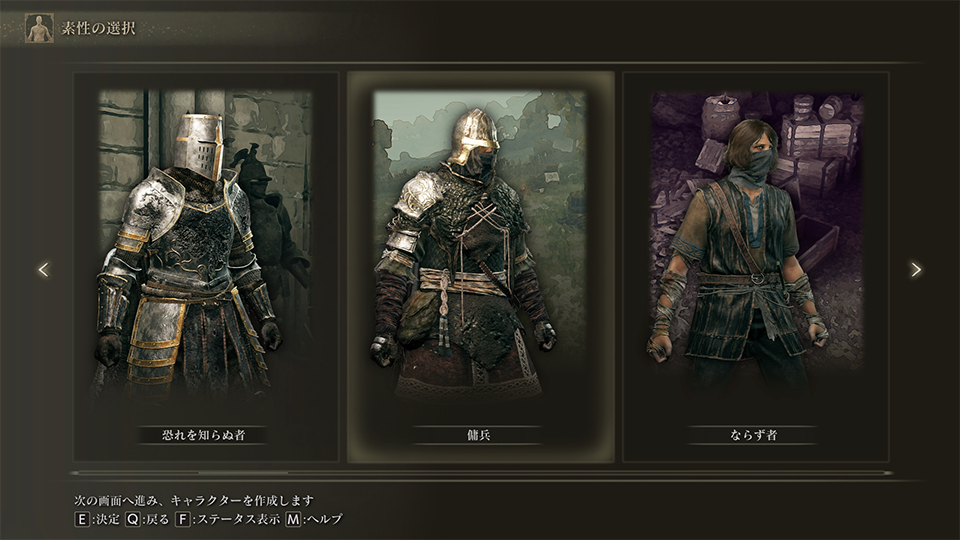The width and height of the screenshot is (960, 540).
Task: Choose the 傭兵 class card
Action: (480, 267)
